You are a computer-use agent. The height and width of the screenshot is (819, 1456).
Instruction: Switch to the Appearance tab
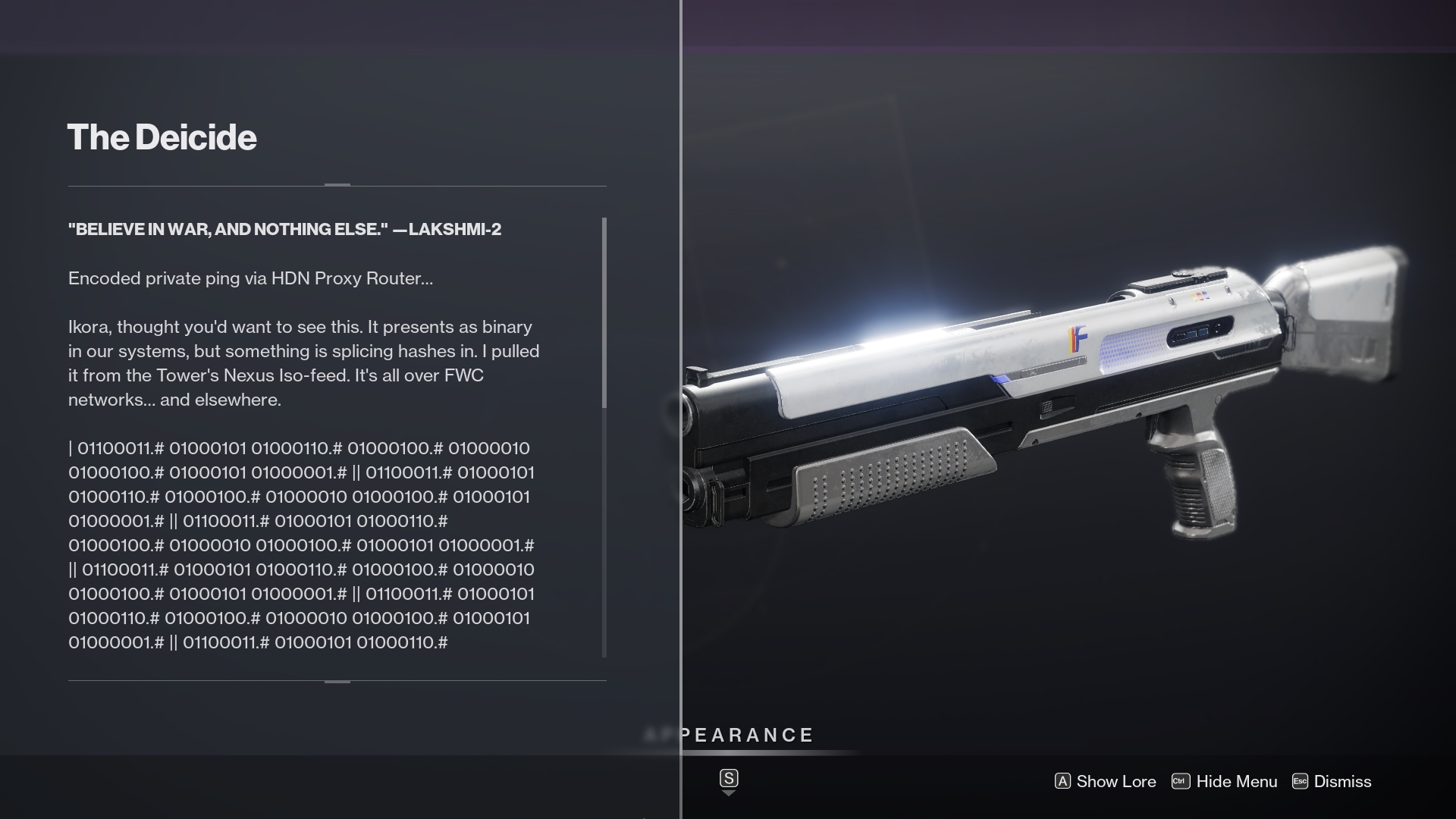pos(730,734)
